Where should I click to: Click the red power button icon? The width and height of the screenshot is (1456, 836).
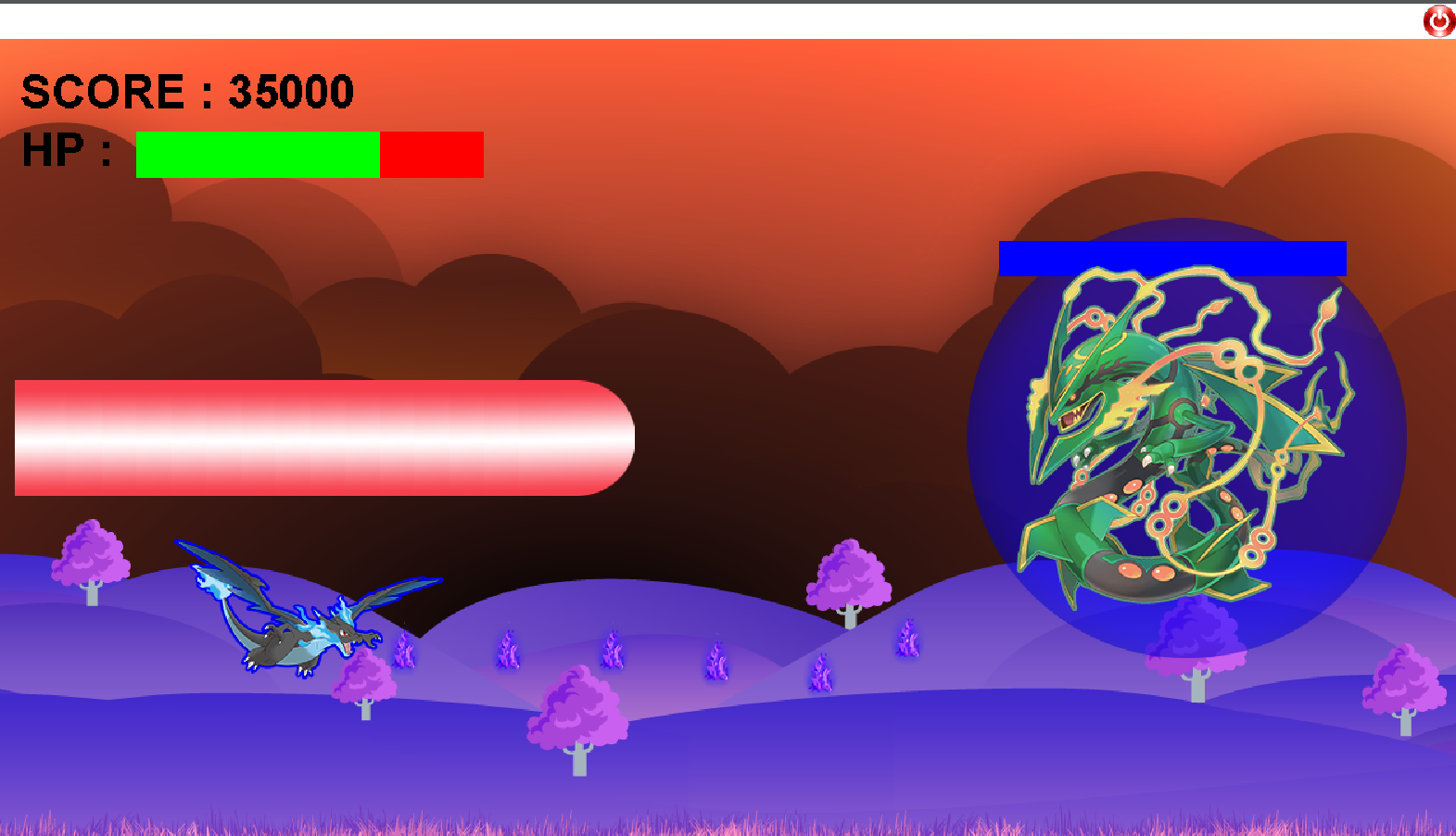(1437, 19)
